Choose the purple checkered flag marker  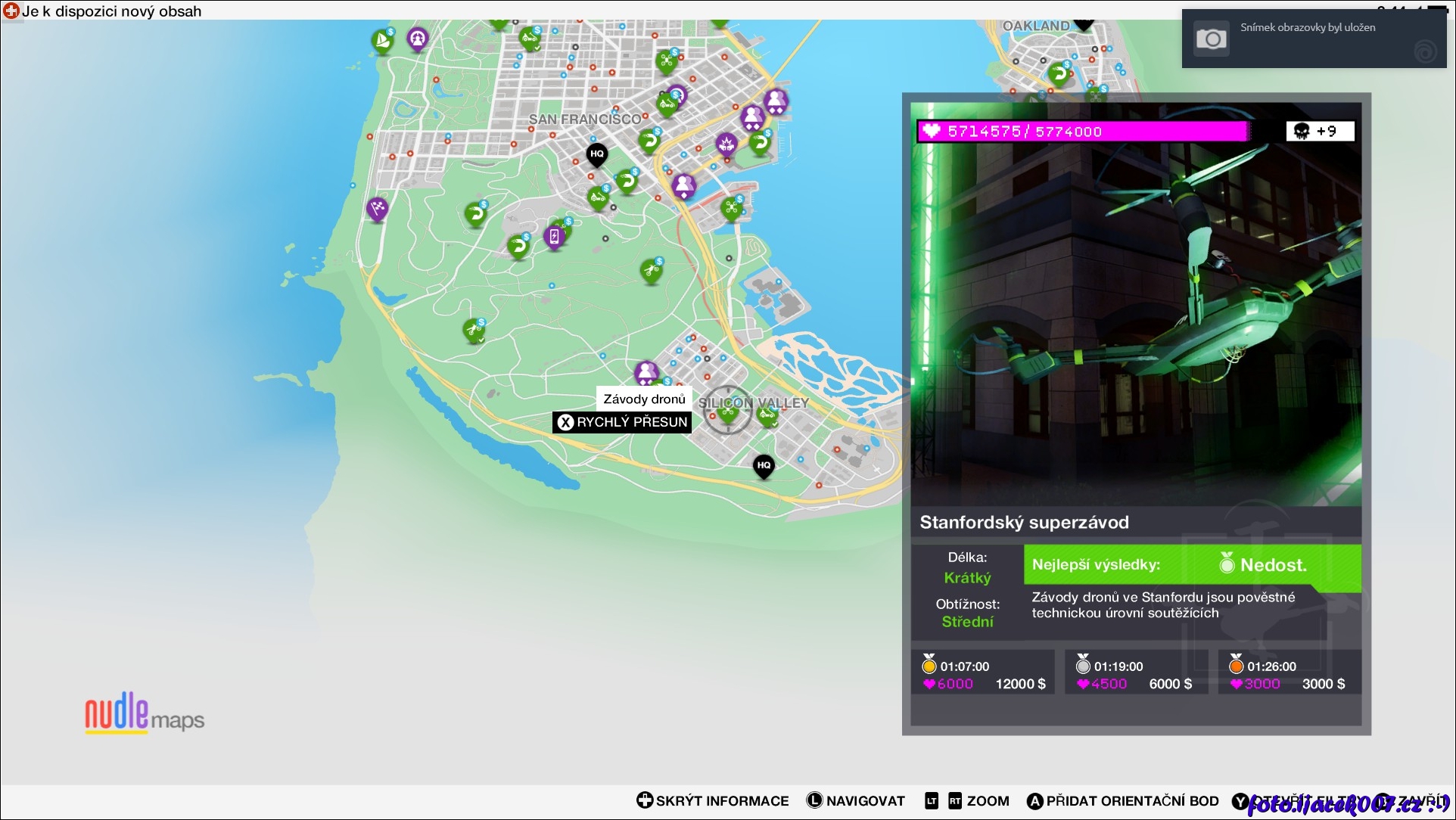point(377,207)
